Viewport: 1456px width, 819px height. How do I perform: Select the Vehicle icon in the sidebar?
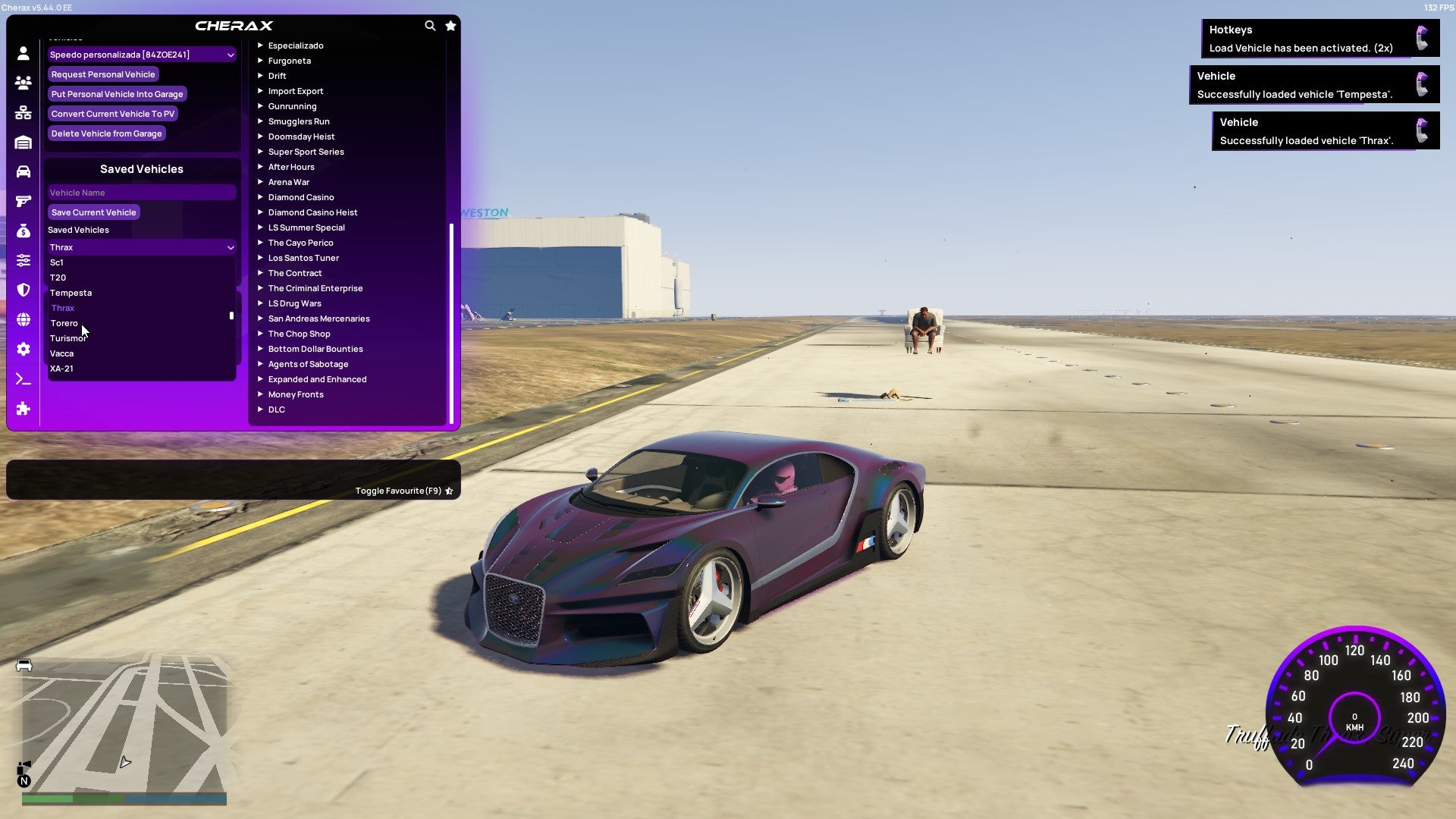coord(23,171)
